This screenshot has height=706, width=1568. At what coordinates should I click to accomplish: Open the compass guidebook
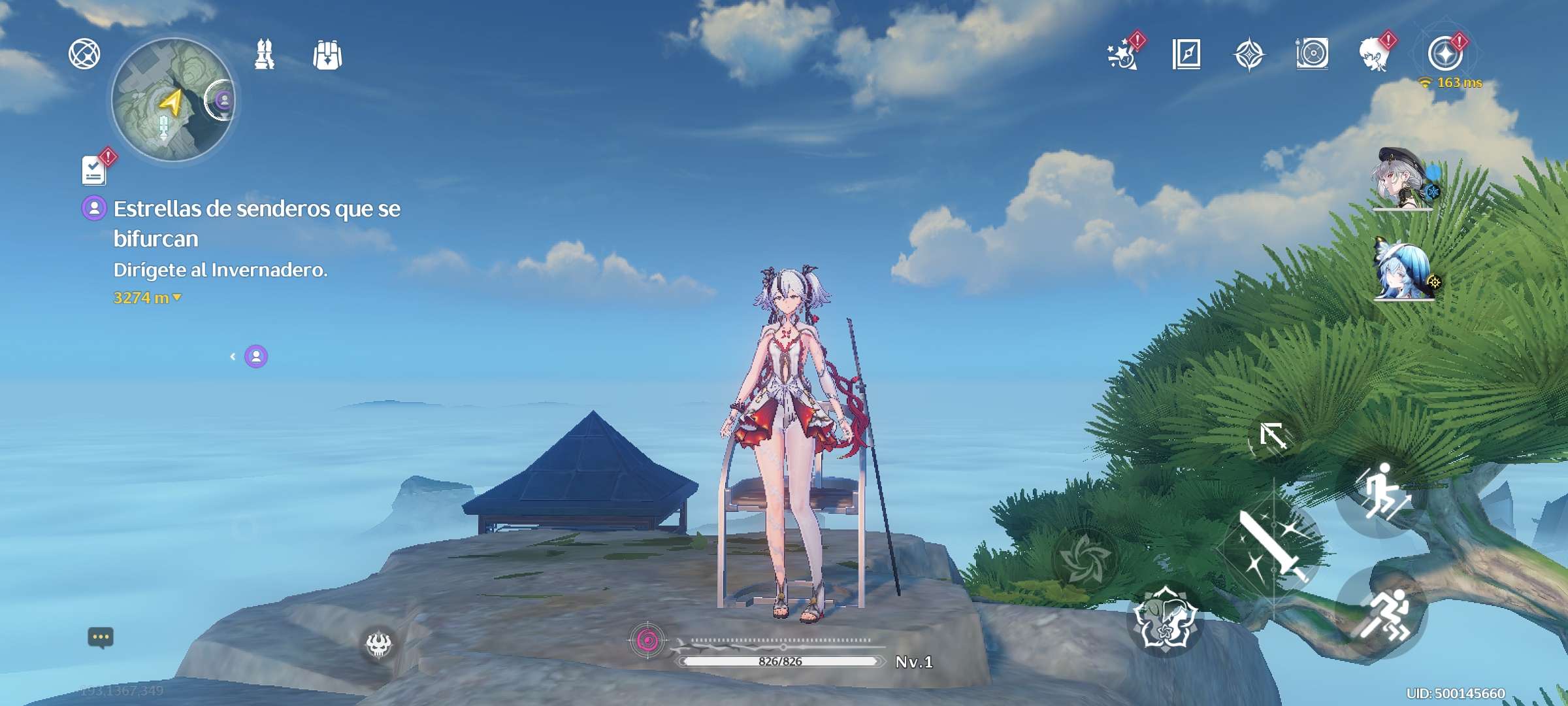(1186, 54)
